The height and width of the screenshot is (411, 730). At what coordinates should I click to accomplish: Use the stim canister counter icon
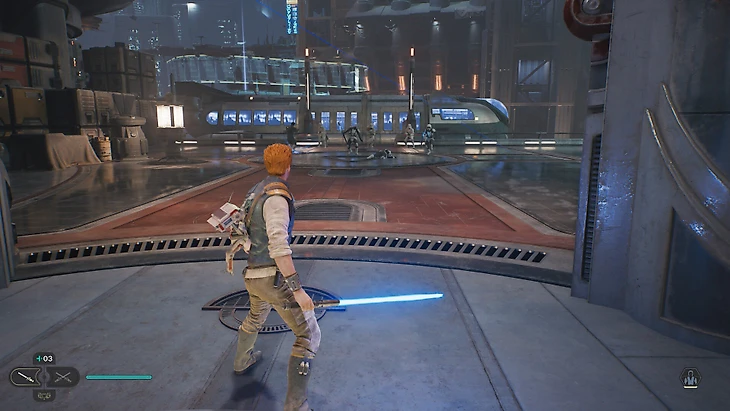(44, 358)
